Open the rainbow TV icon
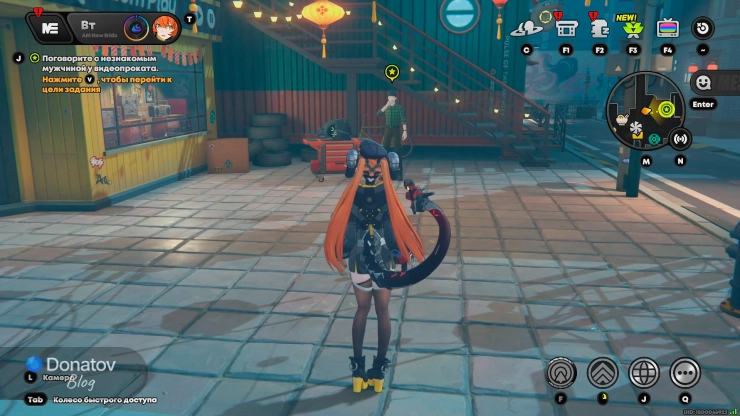The width and height of the screenshot is (740, 416). coord(667,28)
